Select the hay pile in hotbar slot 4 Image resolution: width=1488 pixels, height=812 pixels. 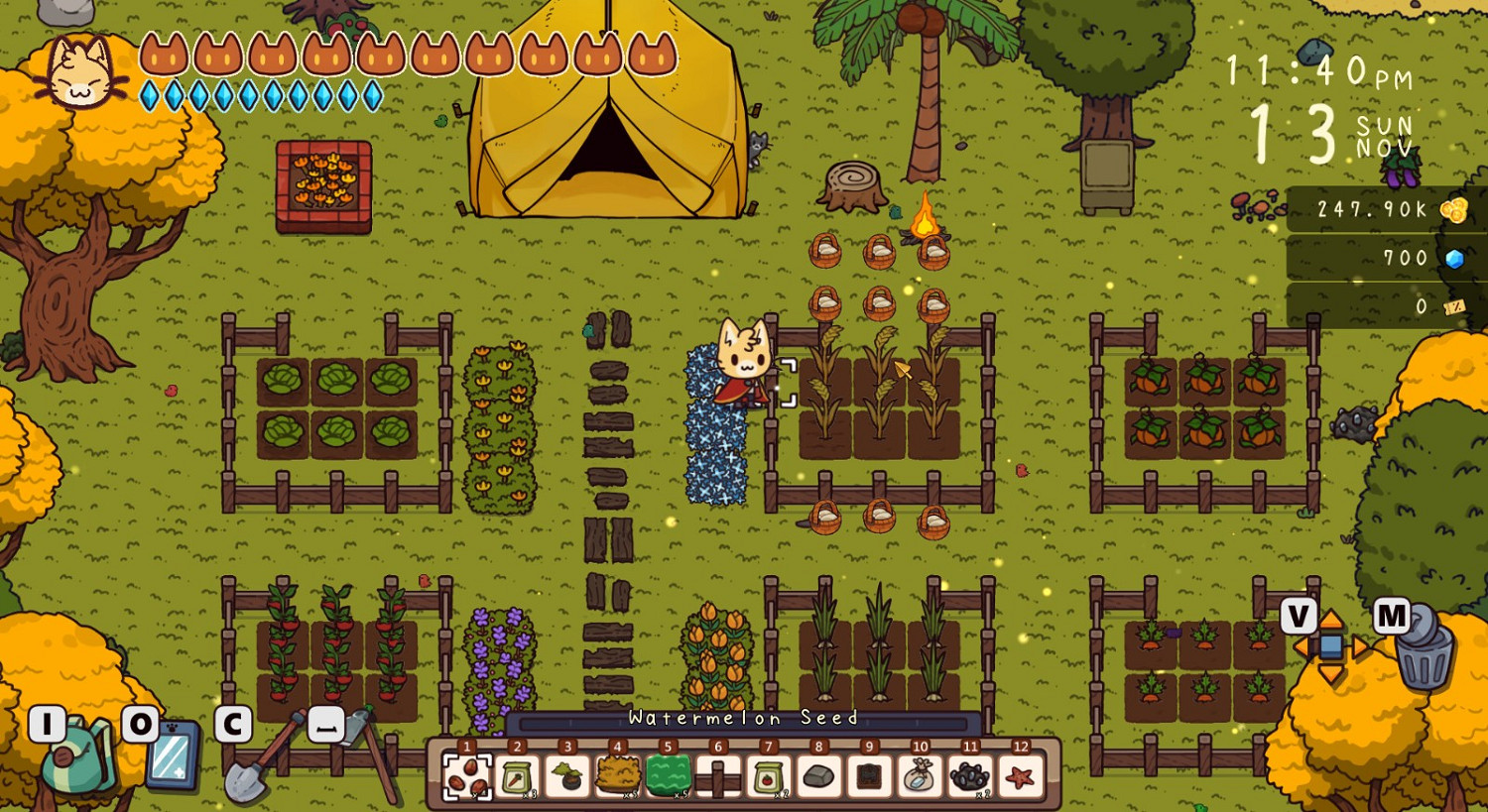[x=615, y=778]
